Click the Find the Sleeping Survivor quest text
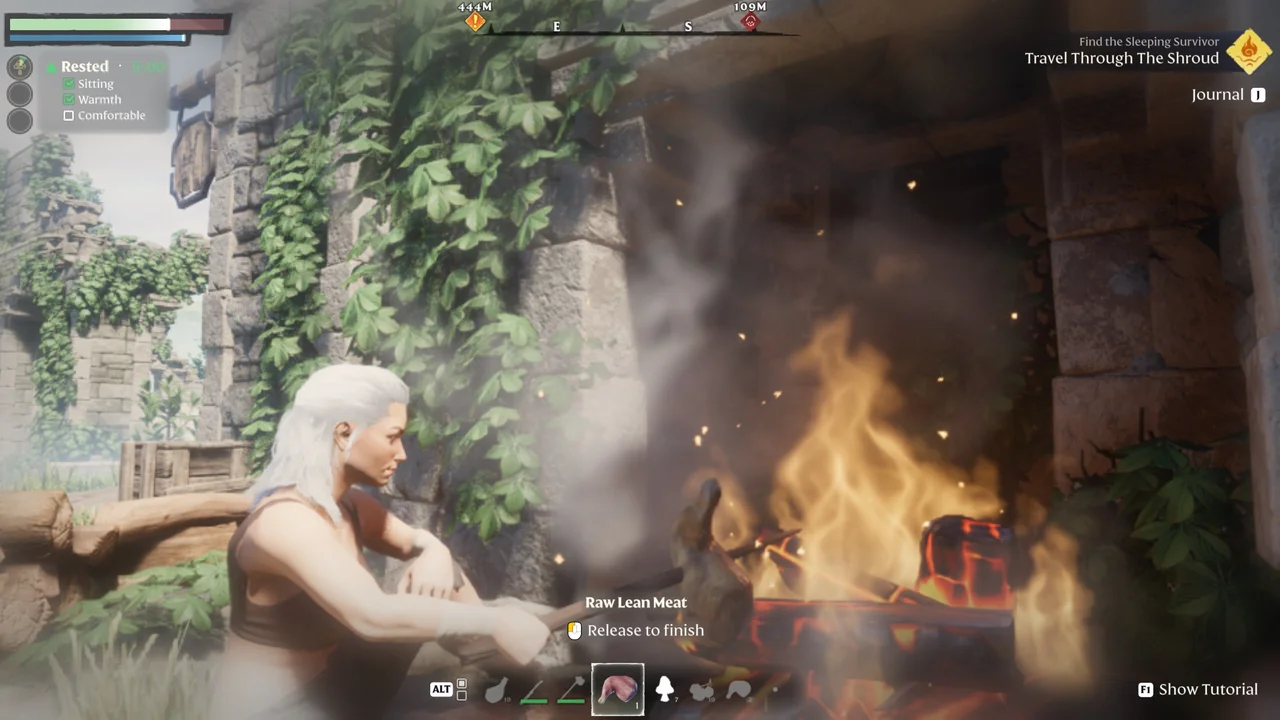1280x720 pixels. (1148, 41)
